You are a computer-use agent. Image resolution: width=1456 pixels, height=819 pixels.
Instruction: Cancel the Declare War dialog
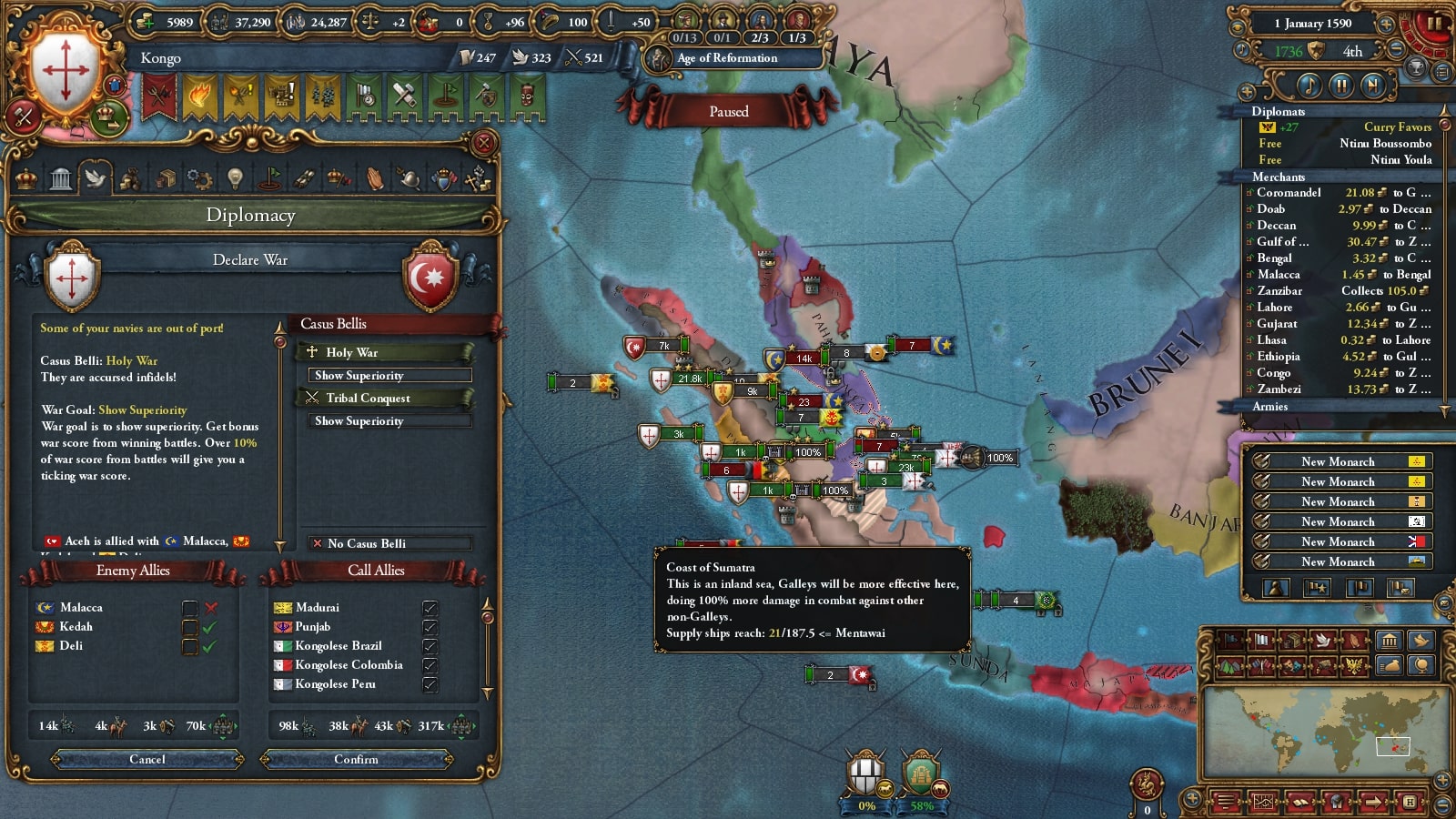point(147,759)
